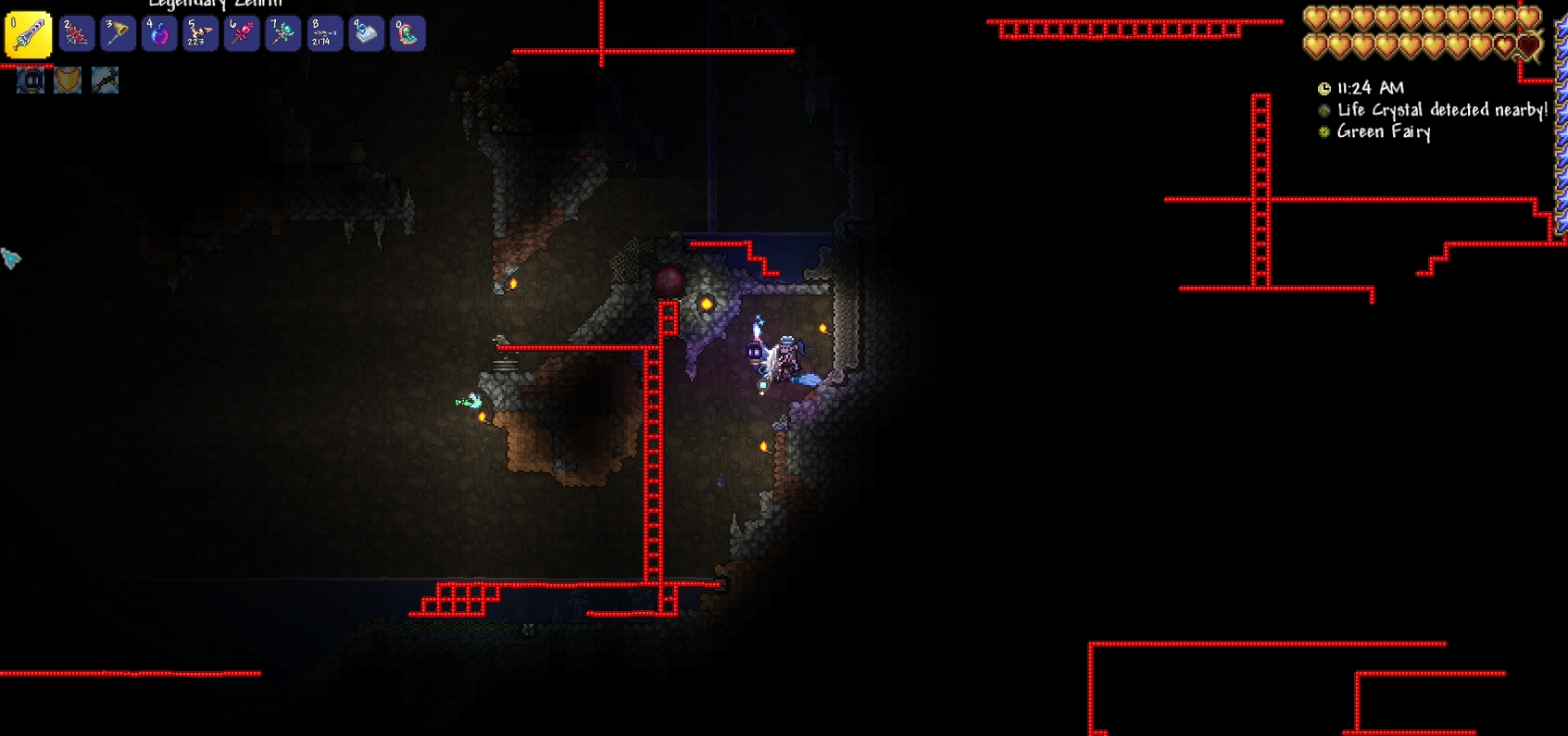The height and width of the screenshot is (736, 1568).
Task: Pick the hotbar item with 223 count
Action: (200, 34)
